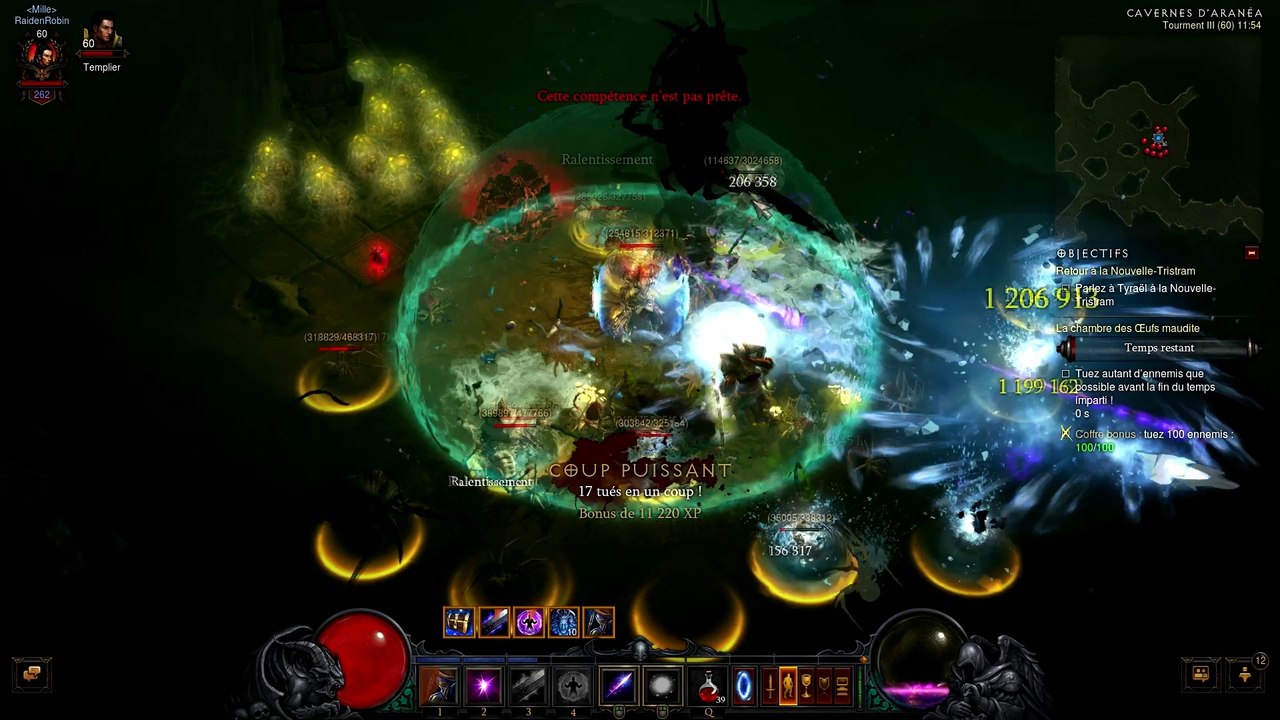
Task: Cast the purple star skill in slot 2
Action: (484, 686)
